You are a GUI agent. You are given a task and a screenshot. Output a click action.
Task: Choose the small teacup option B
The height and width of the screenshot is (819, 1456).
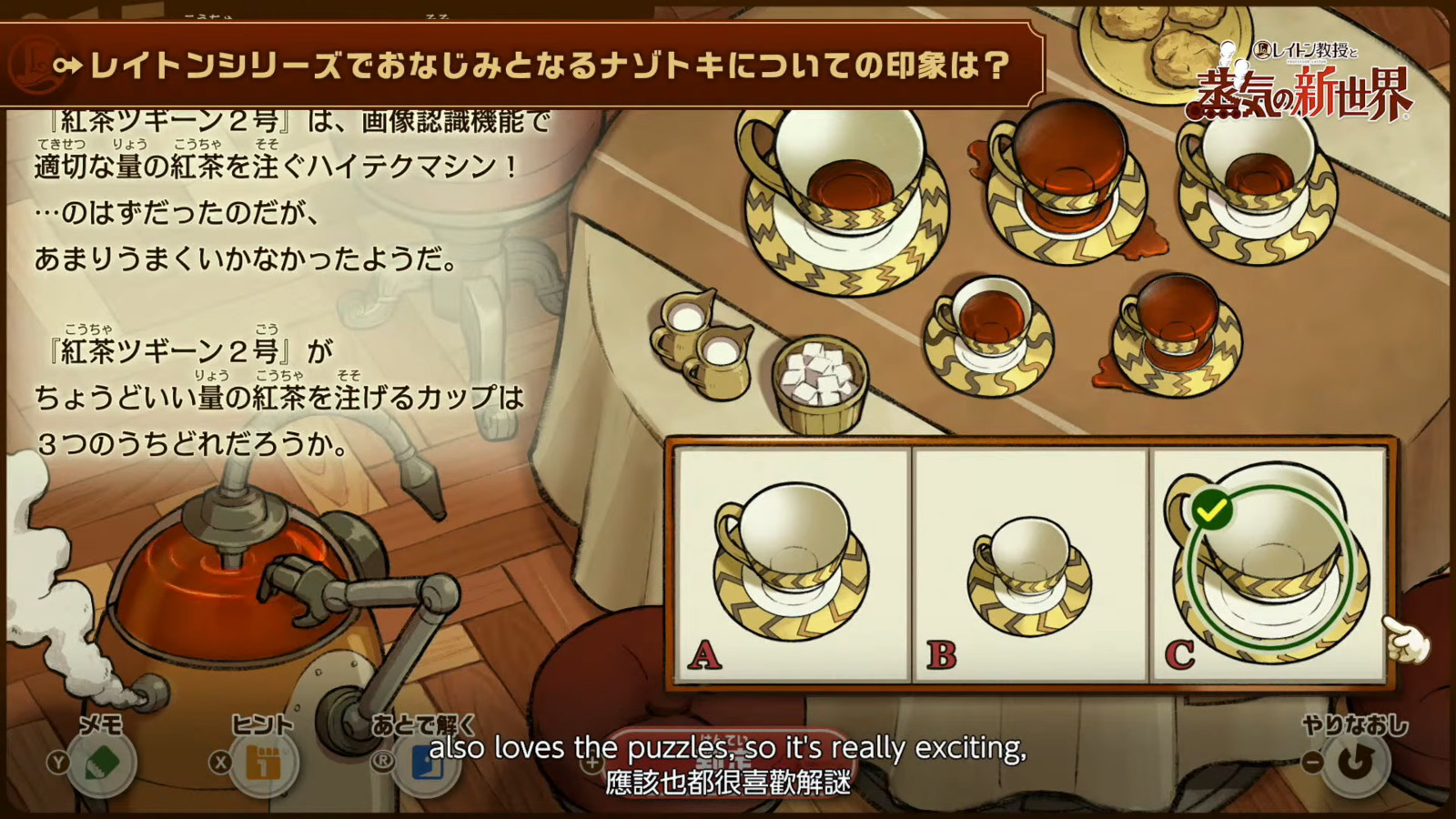tap(1031, 564)
